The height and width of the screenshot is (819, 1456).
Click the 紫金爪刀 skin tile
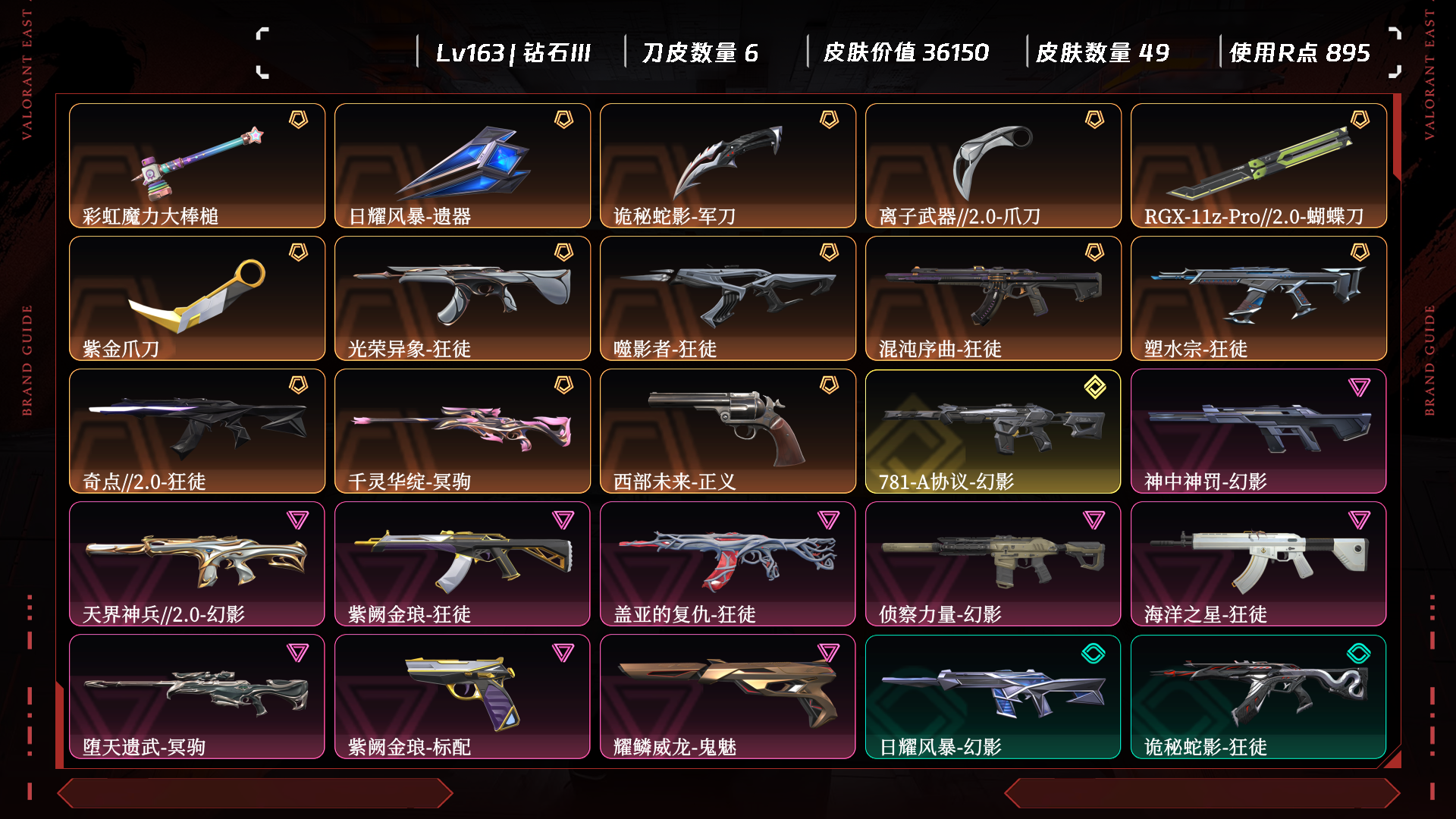click(197, 299)
